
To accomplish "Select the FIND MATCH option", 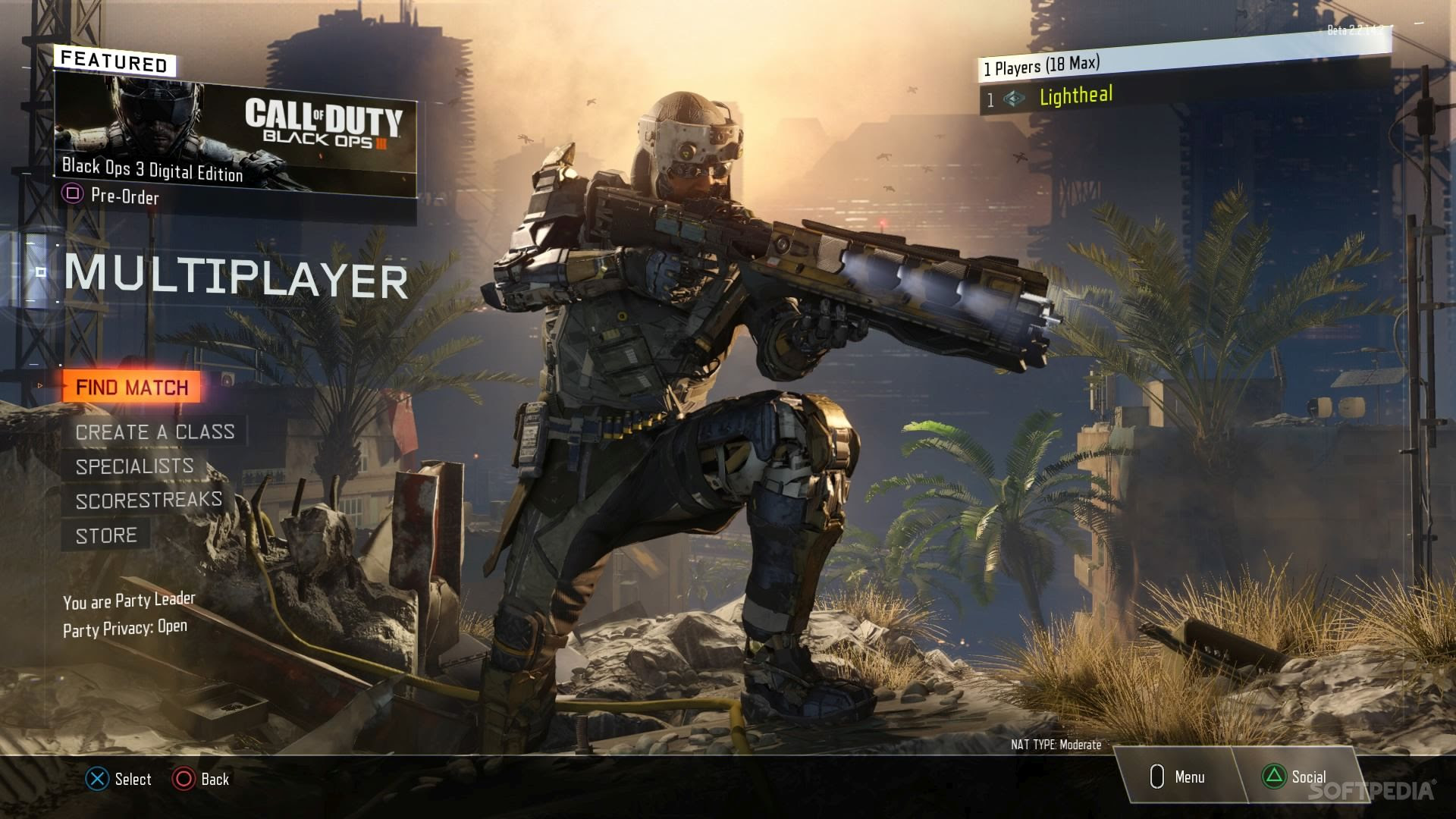I will point(130,387).
